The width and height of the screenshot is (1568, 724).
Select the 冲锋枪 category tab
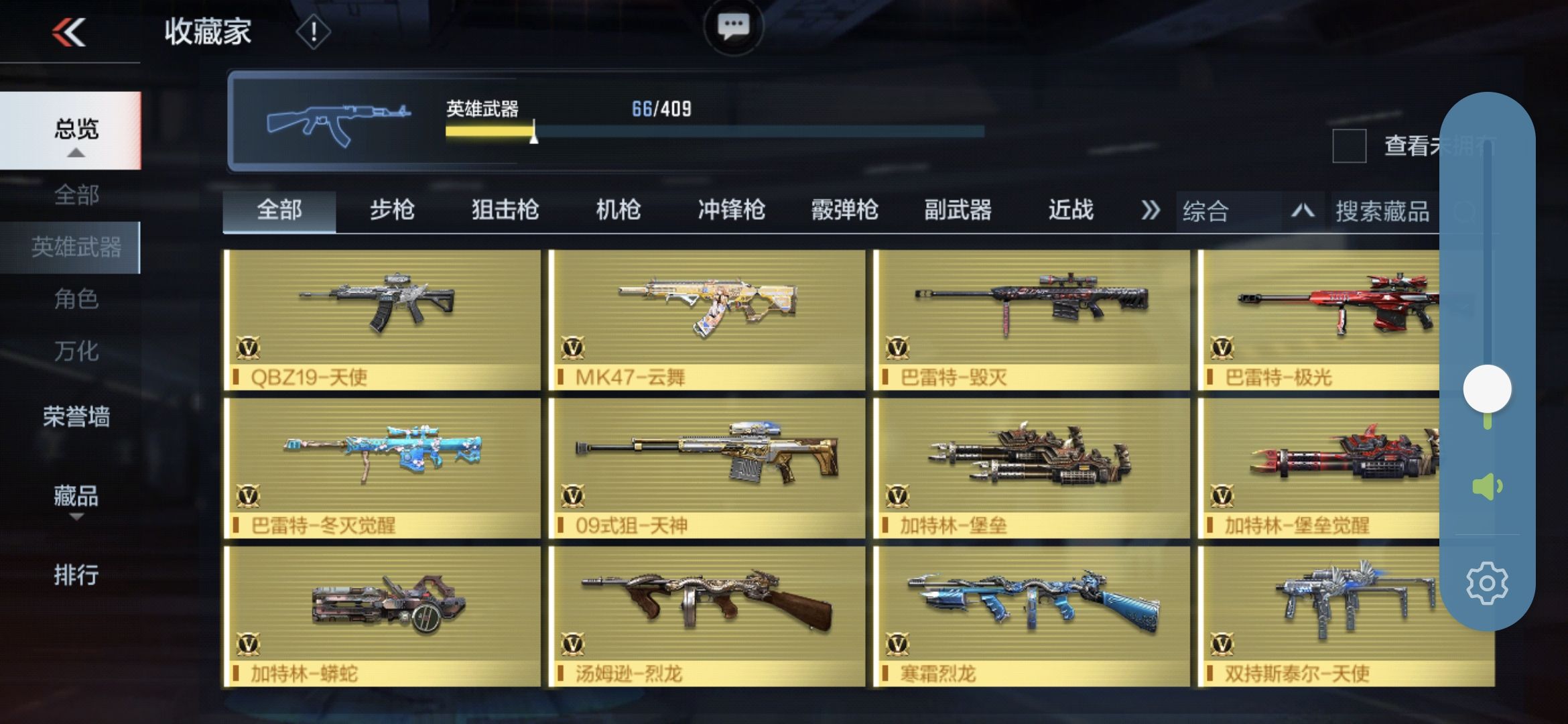coord(732,210)
